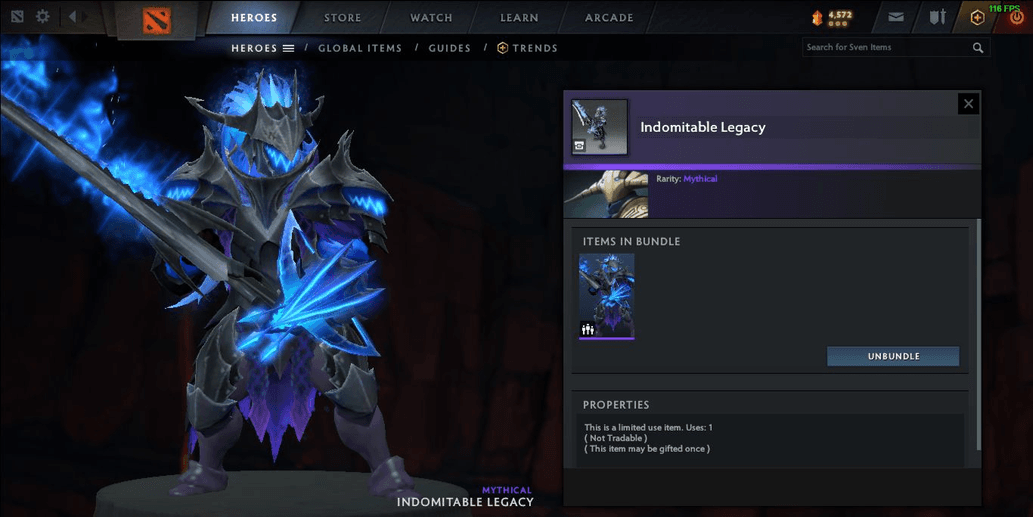Close the Indomitable Legacy item panel

(x=967, y=103)
